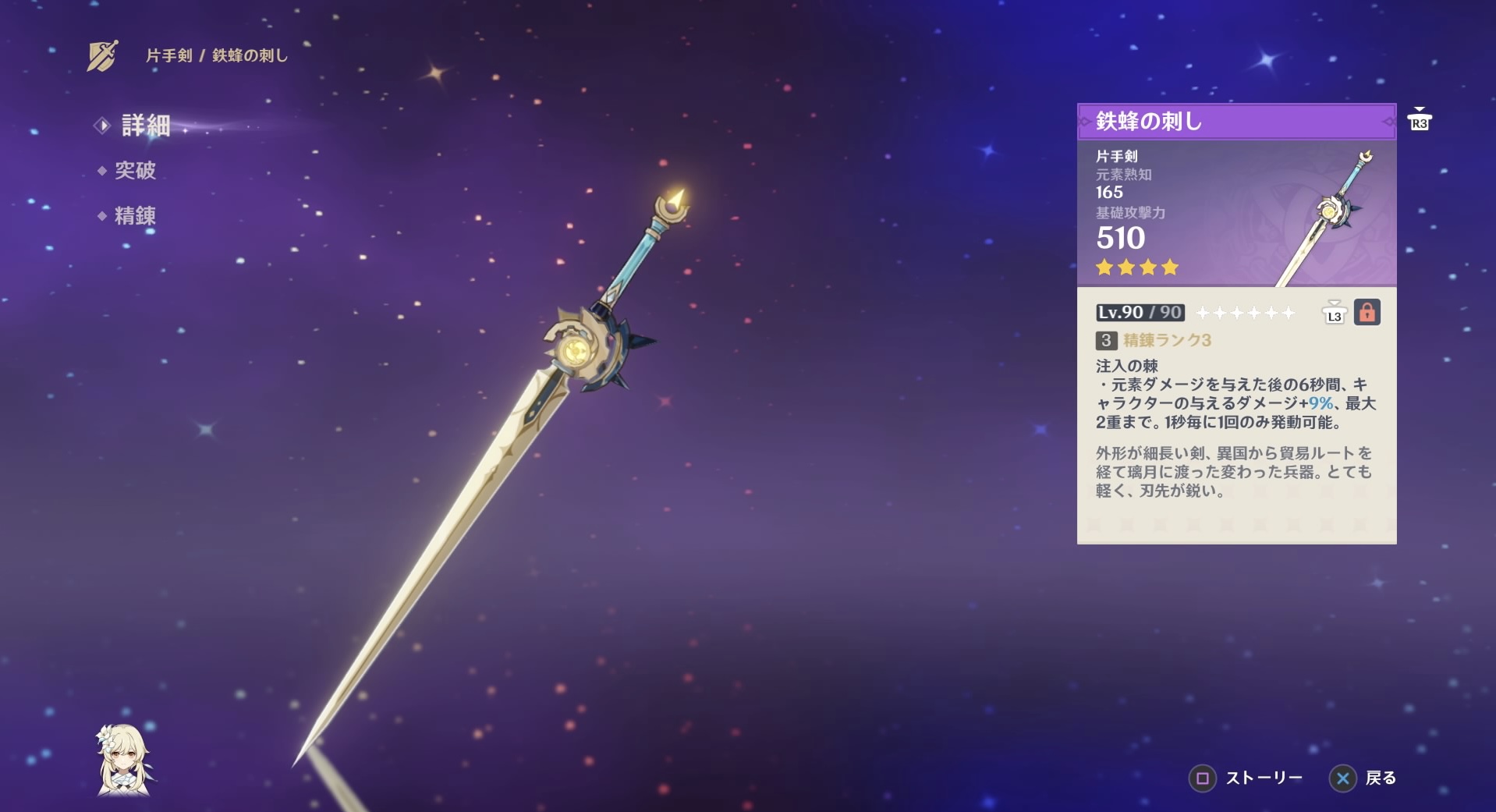Click the X icon next to 戻る
Viewport: 1496px width, 812px height.
(1342, 778)
